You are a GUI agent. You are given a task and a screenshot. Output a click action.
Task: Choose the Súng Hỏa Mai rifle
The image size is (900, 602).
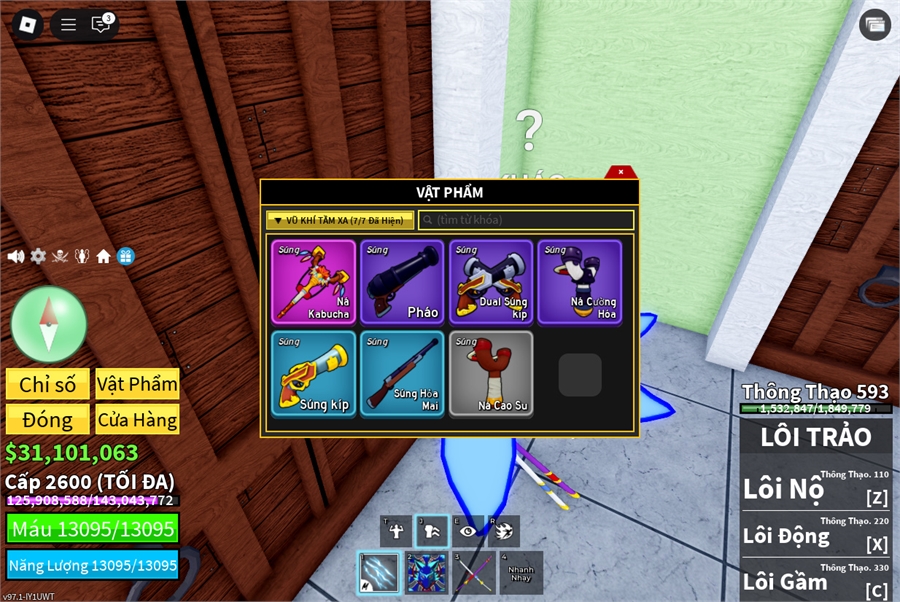pyautogui.click(x=402, y=373)
